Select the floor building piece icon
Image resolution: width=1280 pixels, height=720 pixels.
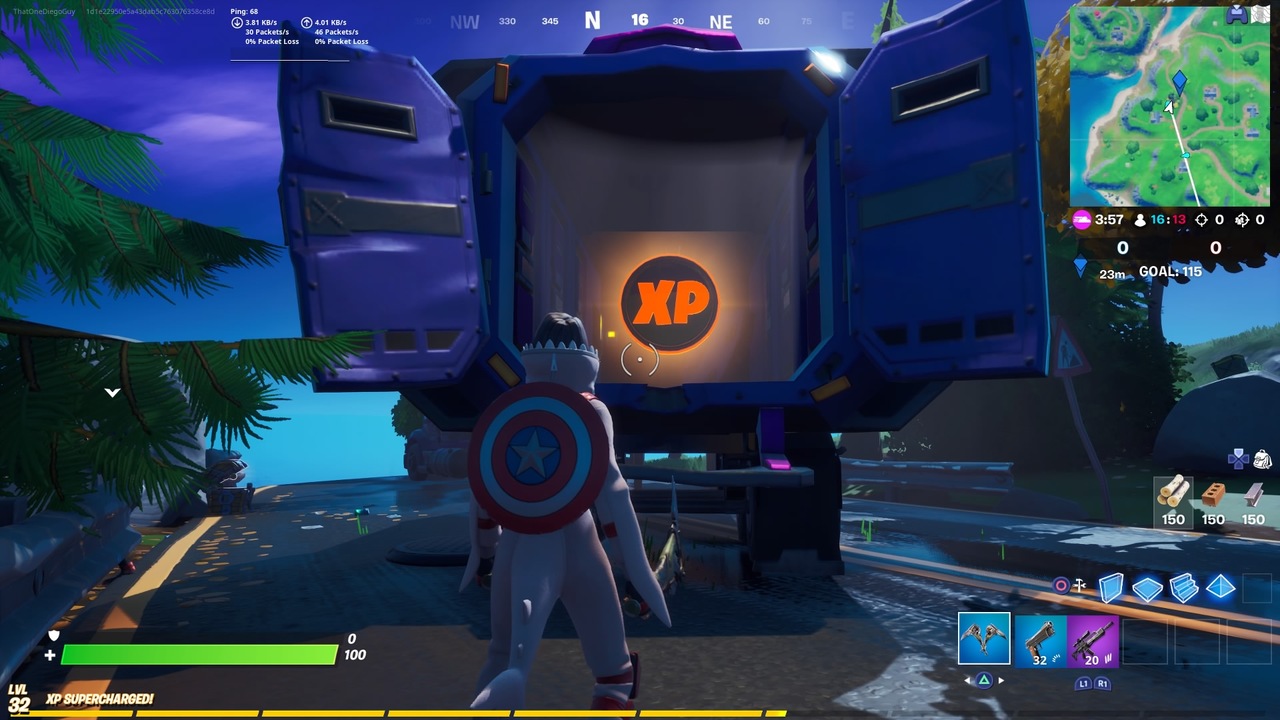1147,589
